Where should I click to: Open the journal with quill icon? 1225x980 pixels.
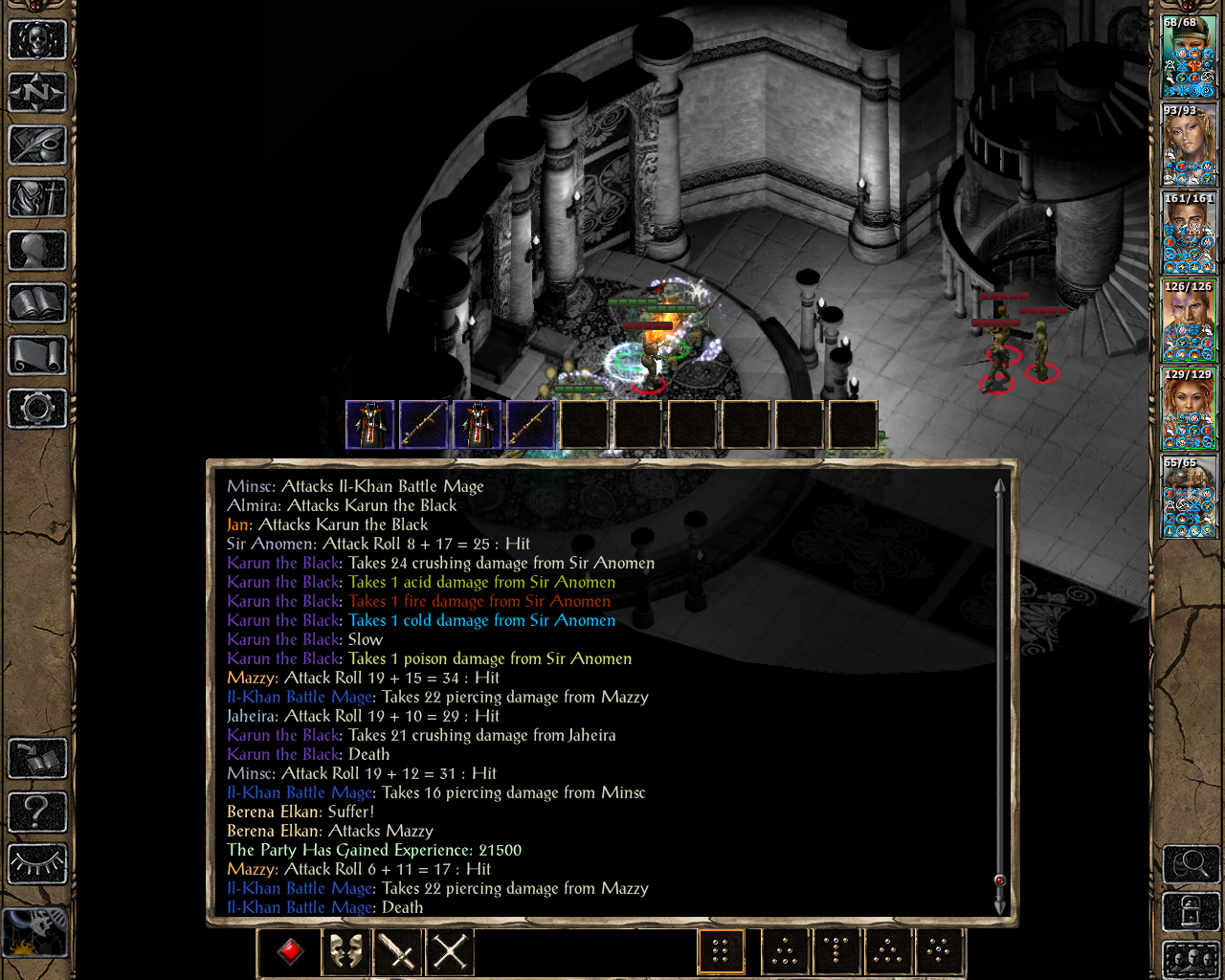point(37,145)
